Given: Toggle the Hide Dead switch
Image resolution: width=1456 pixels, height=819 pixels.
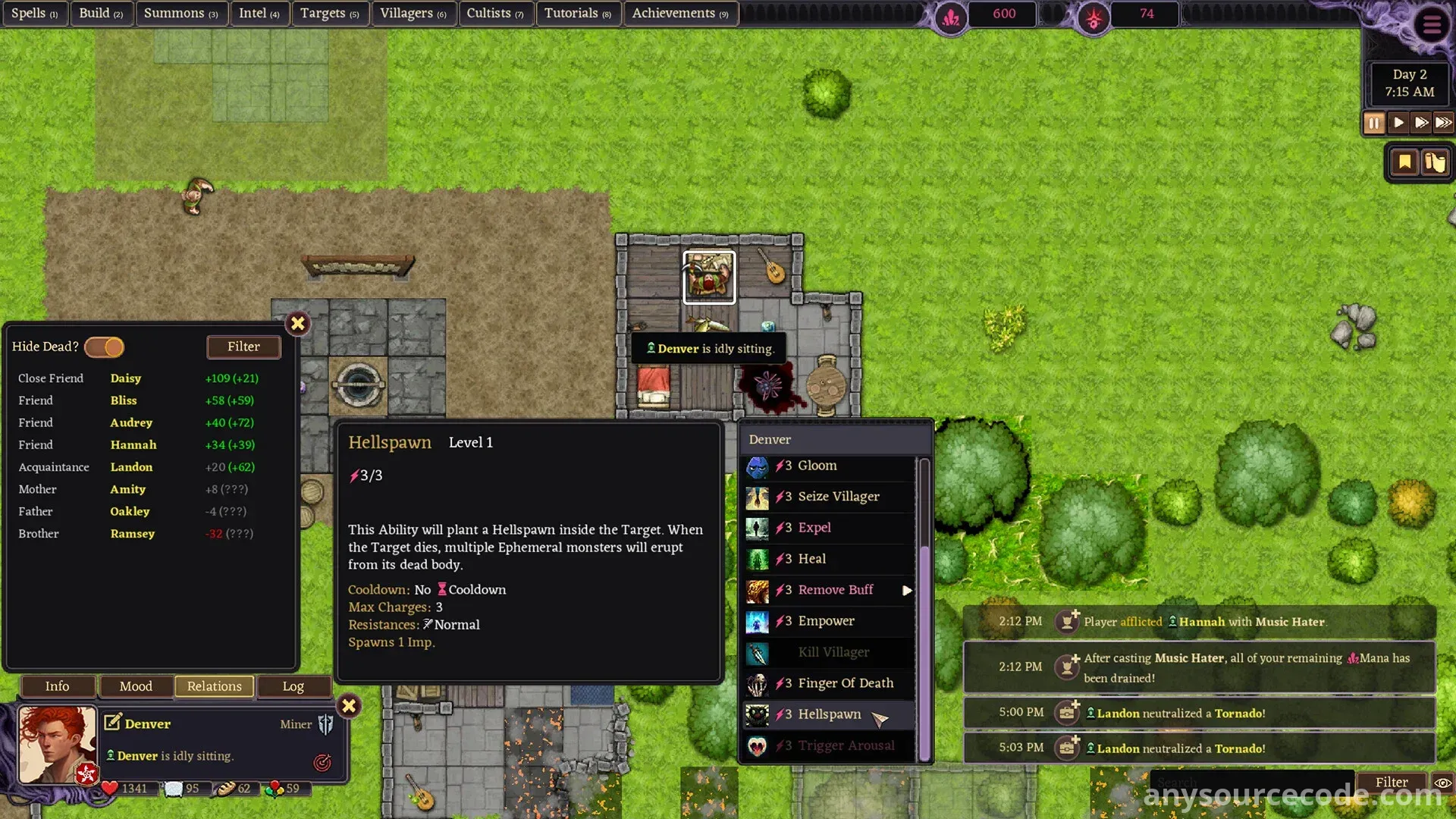Looking at the screenshot, I should pos(105,347).
